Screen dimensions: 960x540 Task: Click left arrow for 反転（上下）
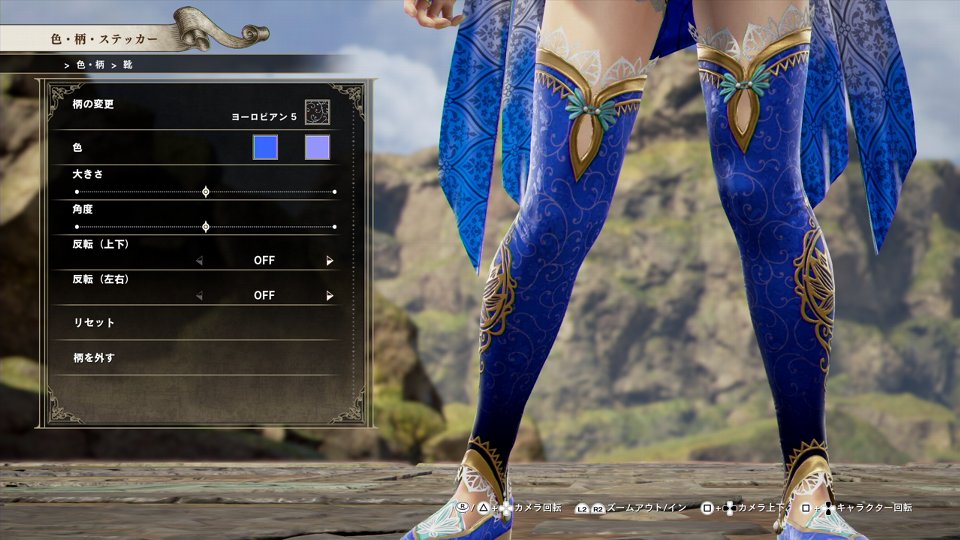pyautogui.click(x=199, y=261)
